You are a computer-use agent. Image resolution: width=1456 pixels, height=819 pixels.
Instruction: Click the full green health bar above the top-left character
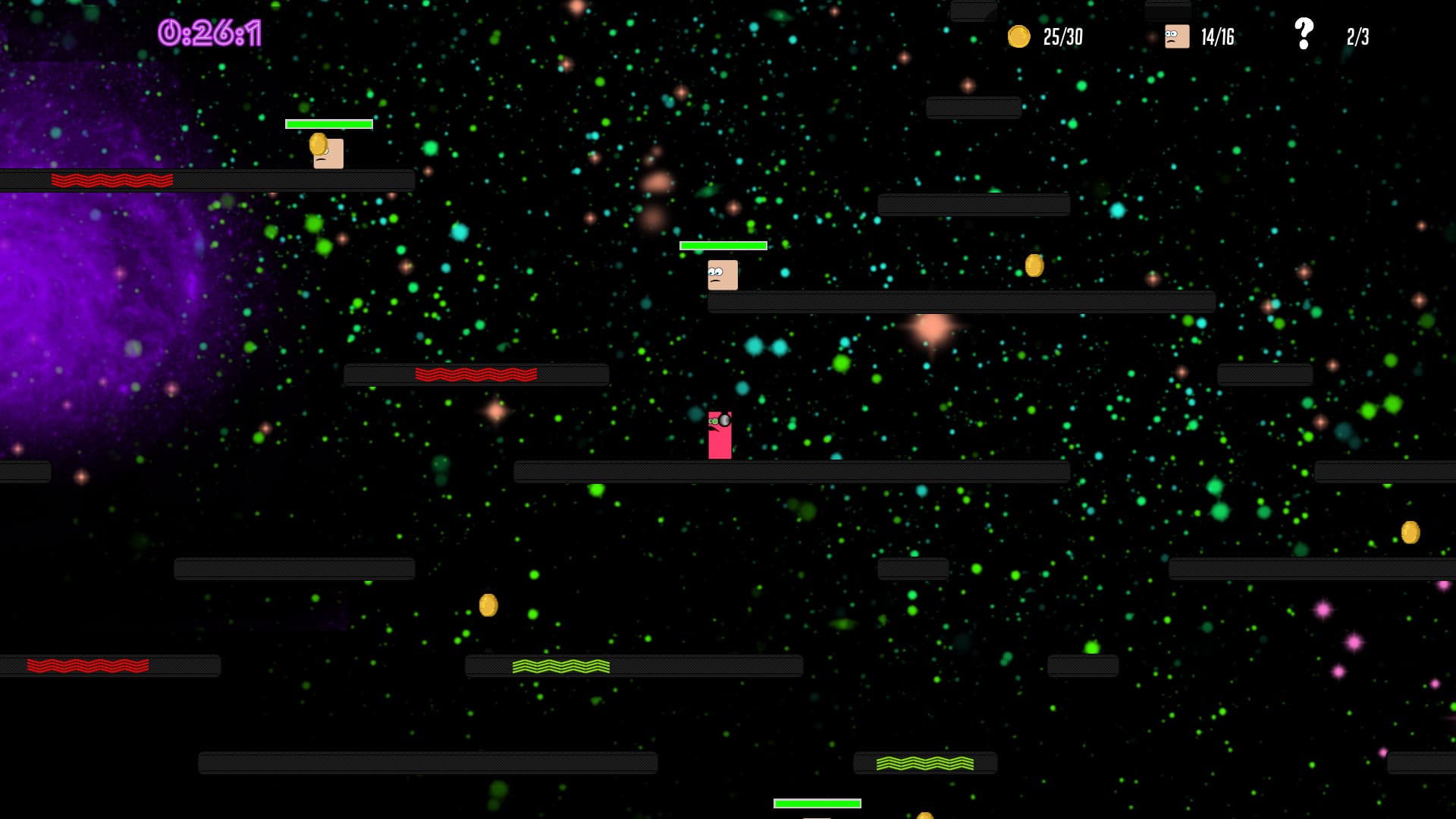click(328, 122)
